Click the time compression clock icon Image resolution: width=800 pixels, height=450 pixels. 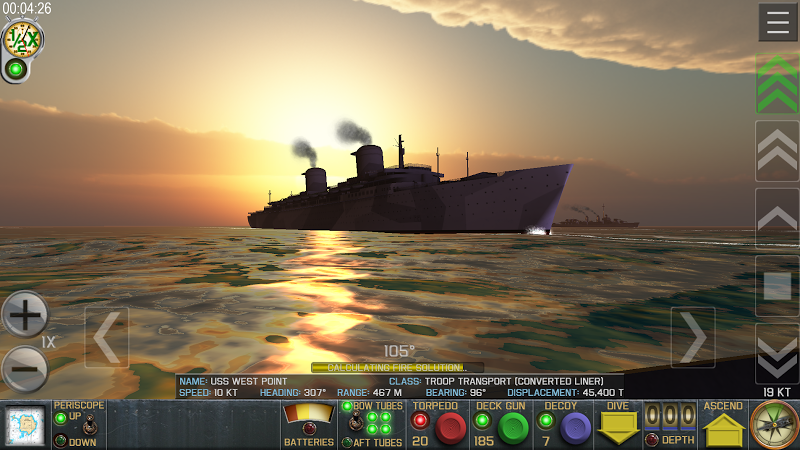click(21, 39)
